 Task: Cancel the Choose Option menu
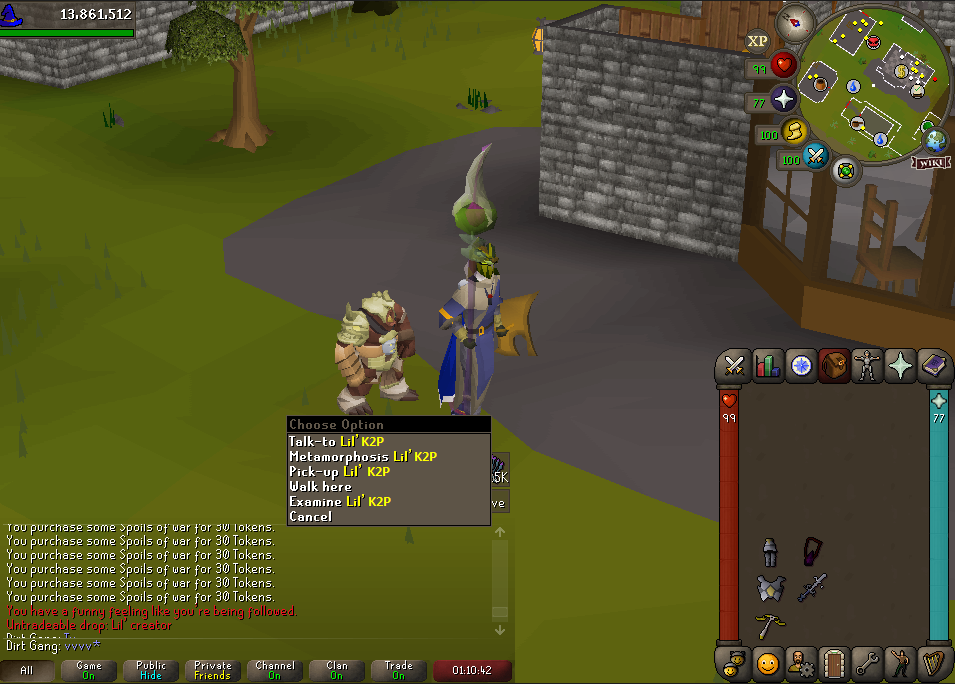(310, 516)
